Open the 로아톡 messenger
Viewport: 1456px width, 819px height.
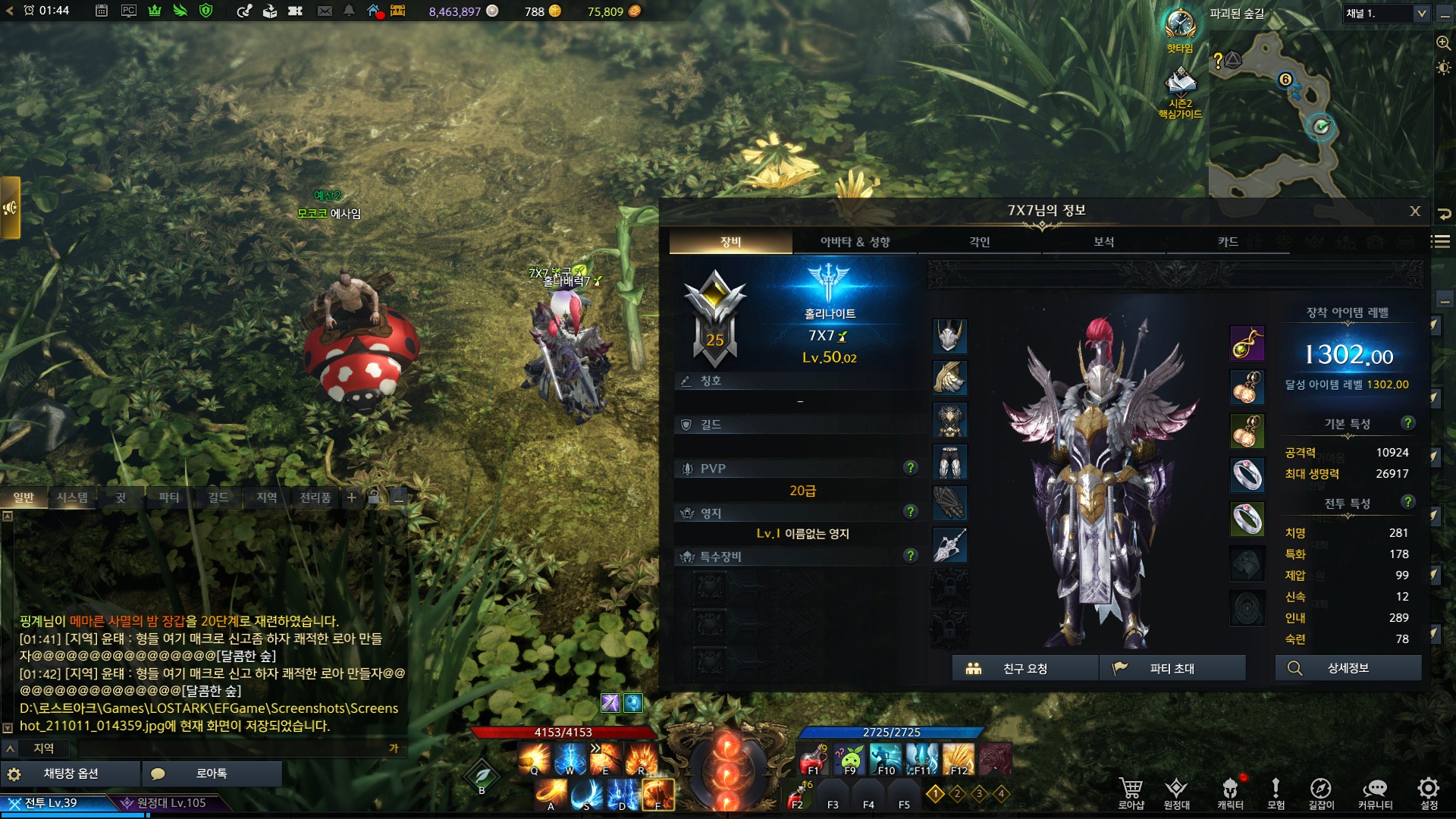(x=212, y=773)
